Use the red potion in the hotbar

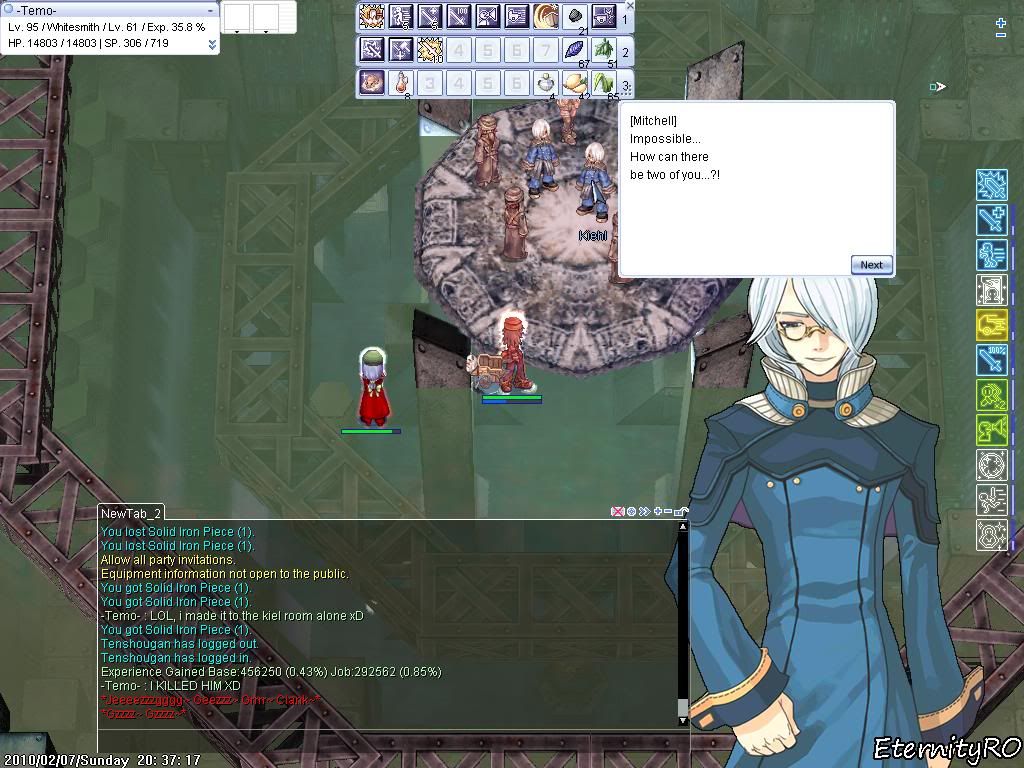coord(401,83)
